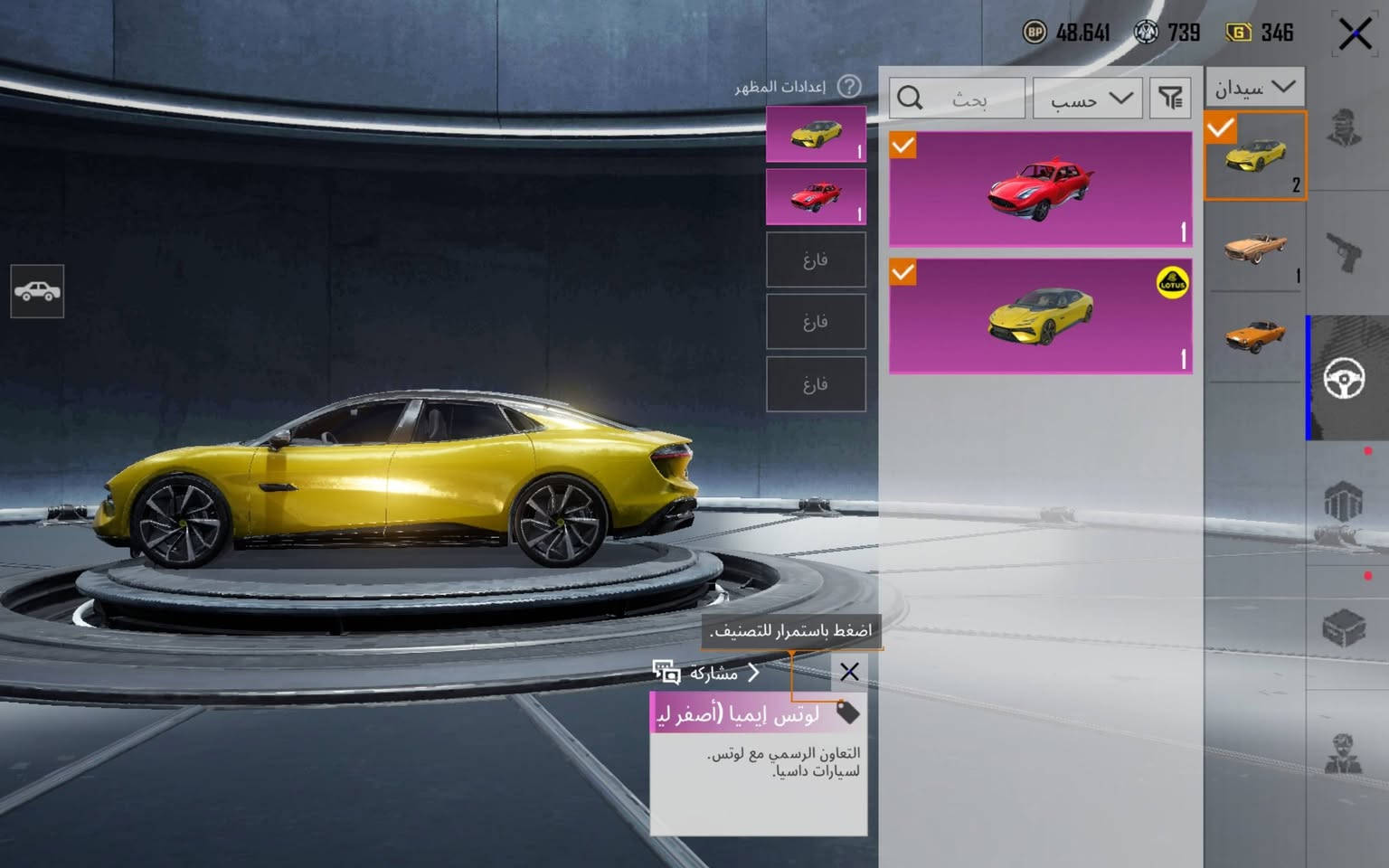
Task: Select the red car appearance preset slot
Action: [816, 196]
